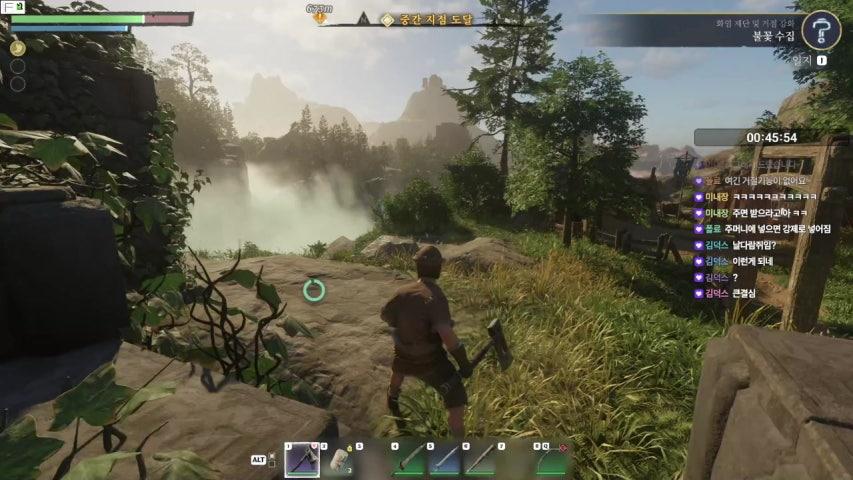Open the quest tracker hammer icon
This screenshot has height=480, width=853.
pyautogui.click(x=820, y=30)
